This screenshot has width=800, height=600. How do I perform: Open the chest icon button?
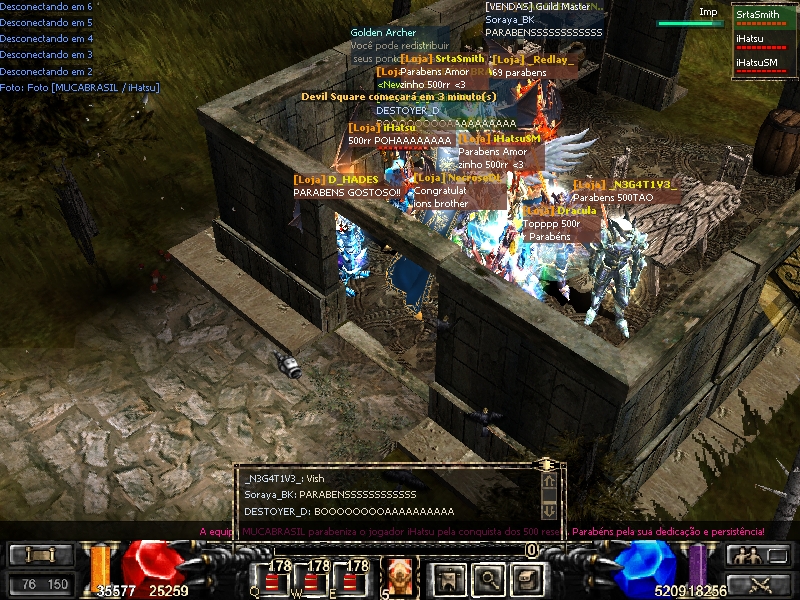coord(526,577)
